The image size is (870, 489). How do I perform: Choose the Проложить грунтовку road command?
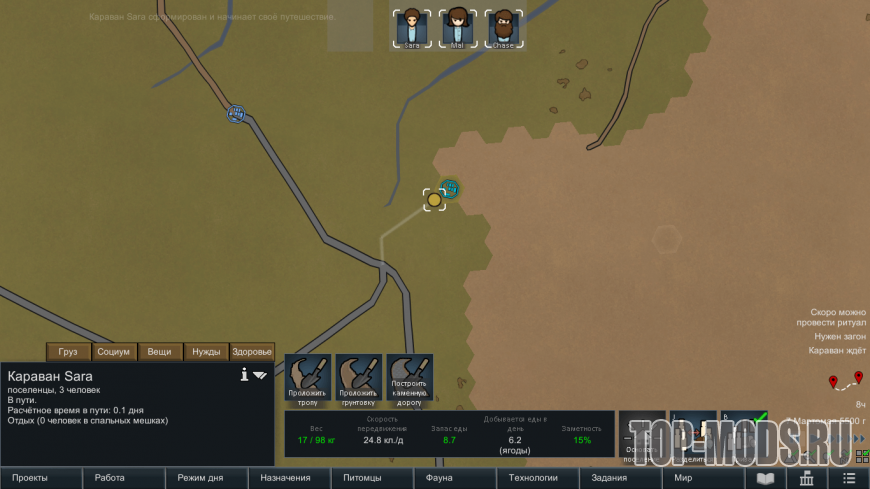point(359,378)
